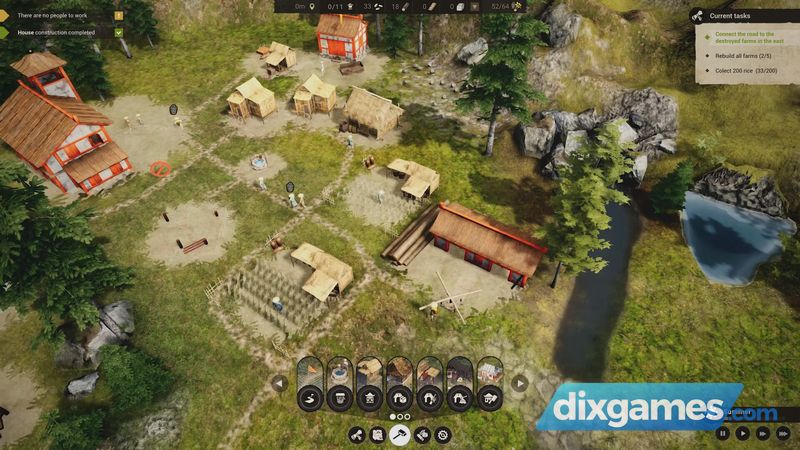Set game speed to fastest
This screenshot has width=800, height=450.
click(782, 434)
